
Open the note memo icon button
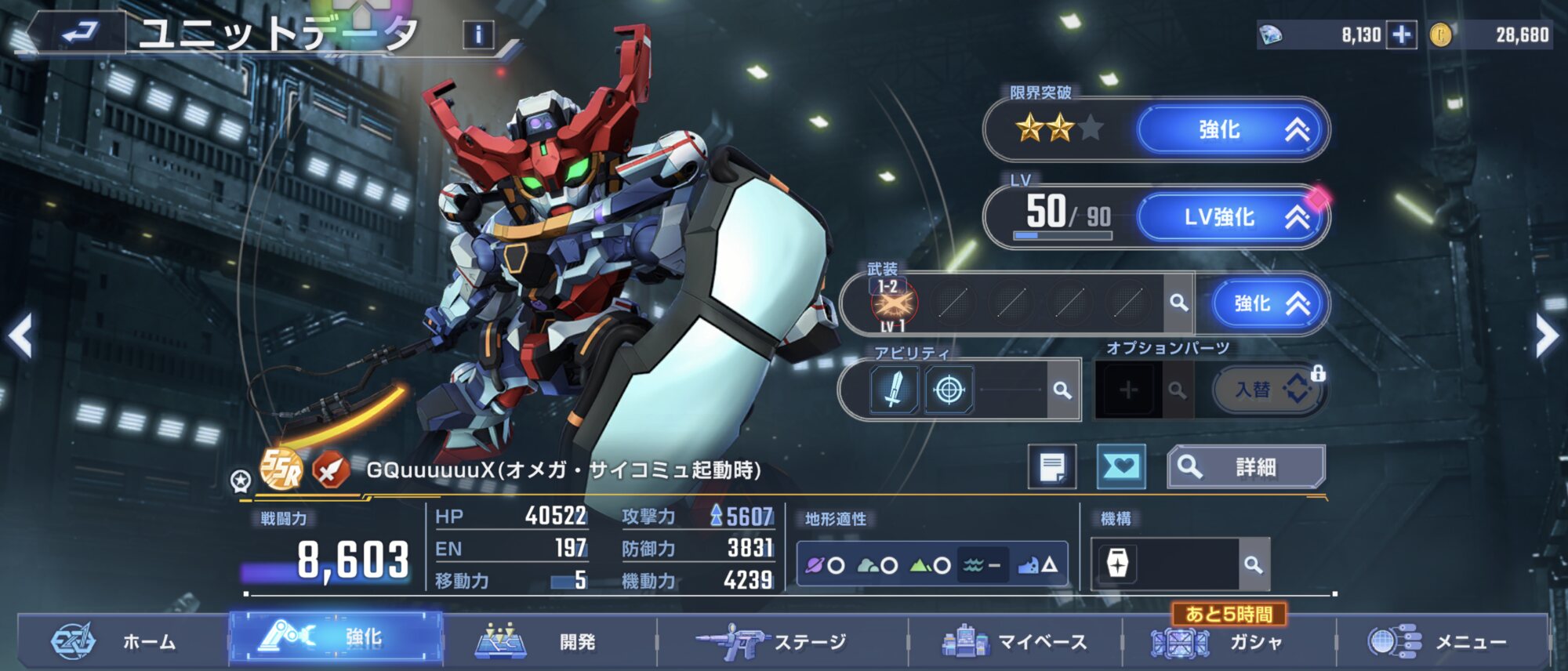pos(1051,467)
